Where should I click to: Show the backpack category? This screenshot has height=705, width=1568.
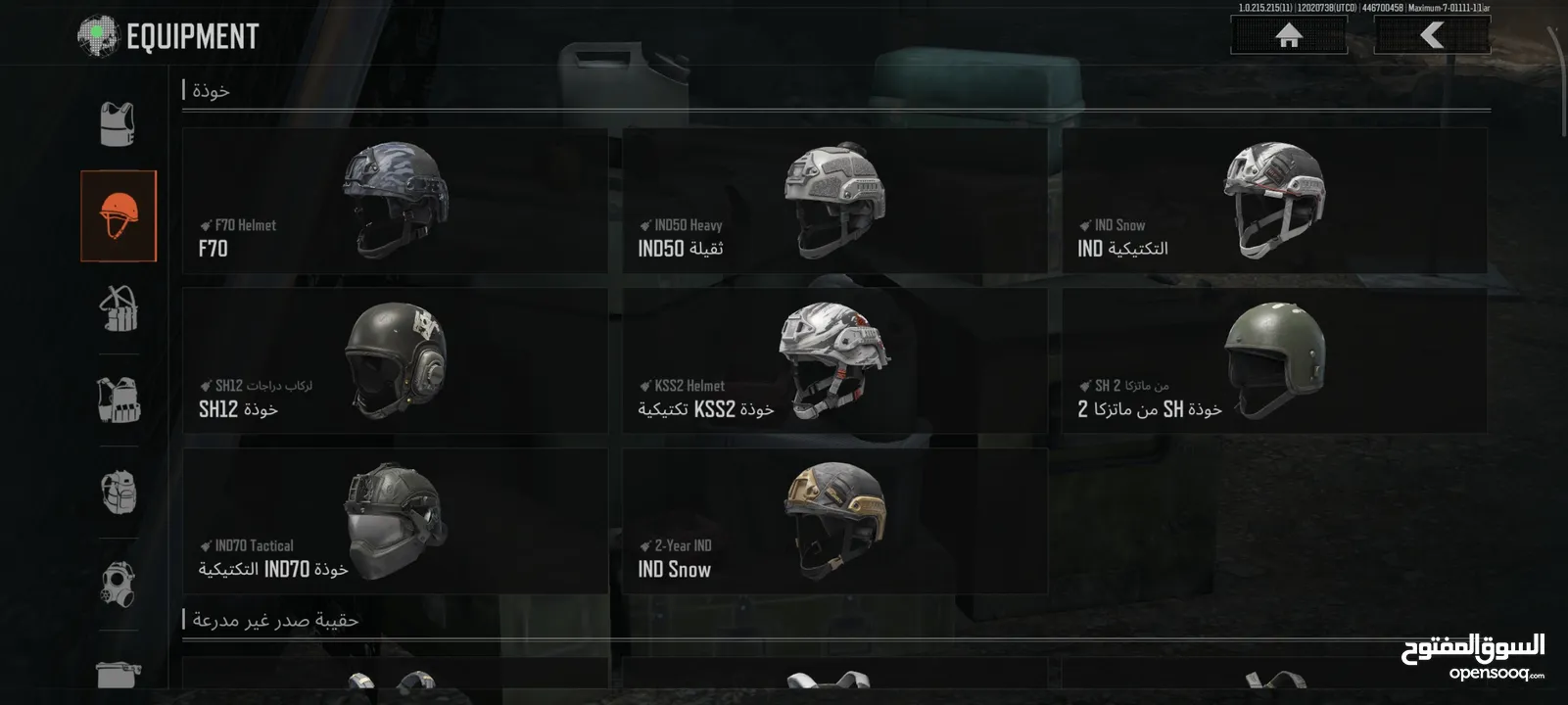[x=119, y=492]
